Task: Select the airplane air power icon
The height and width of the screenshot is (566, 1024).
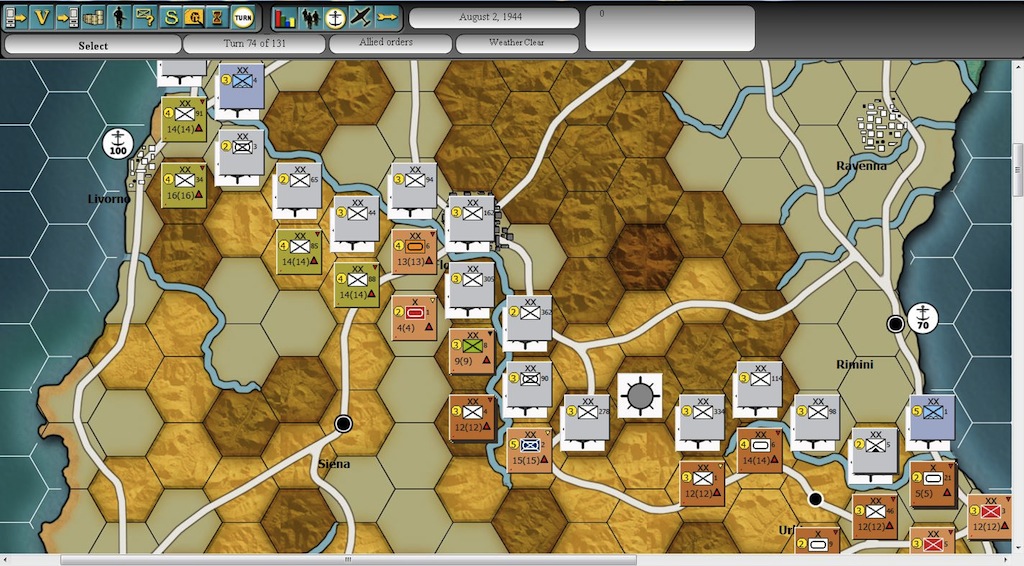Action: click(361, 17)
